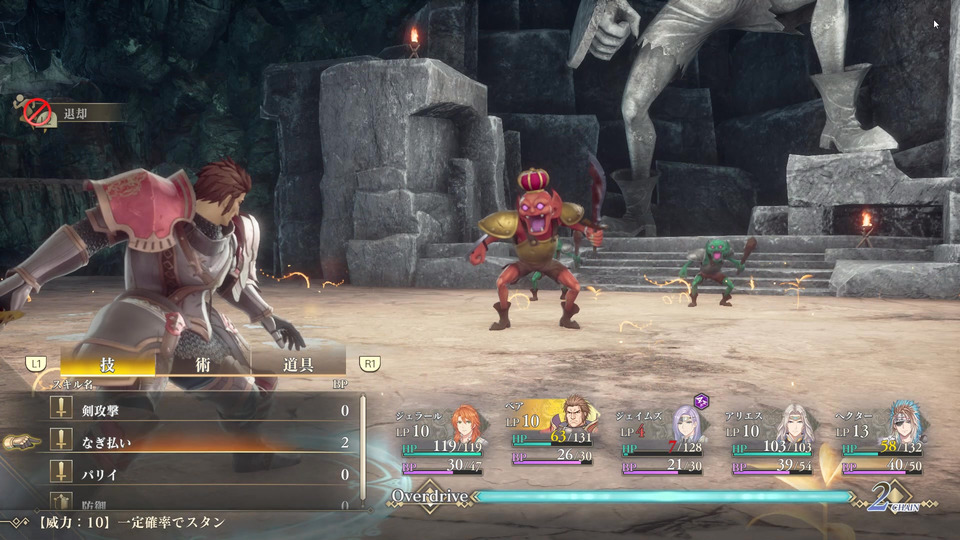Switch to the 技 skills tab

click(107, 364)
